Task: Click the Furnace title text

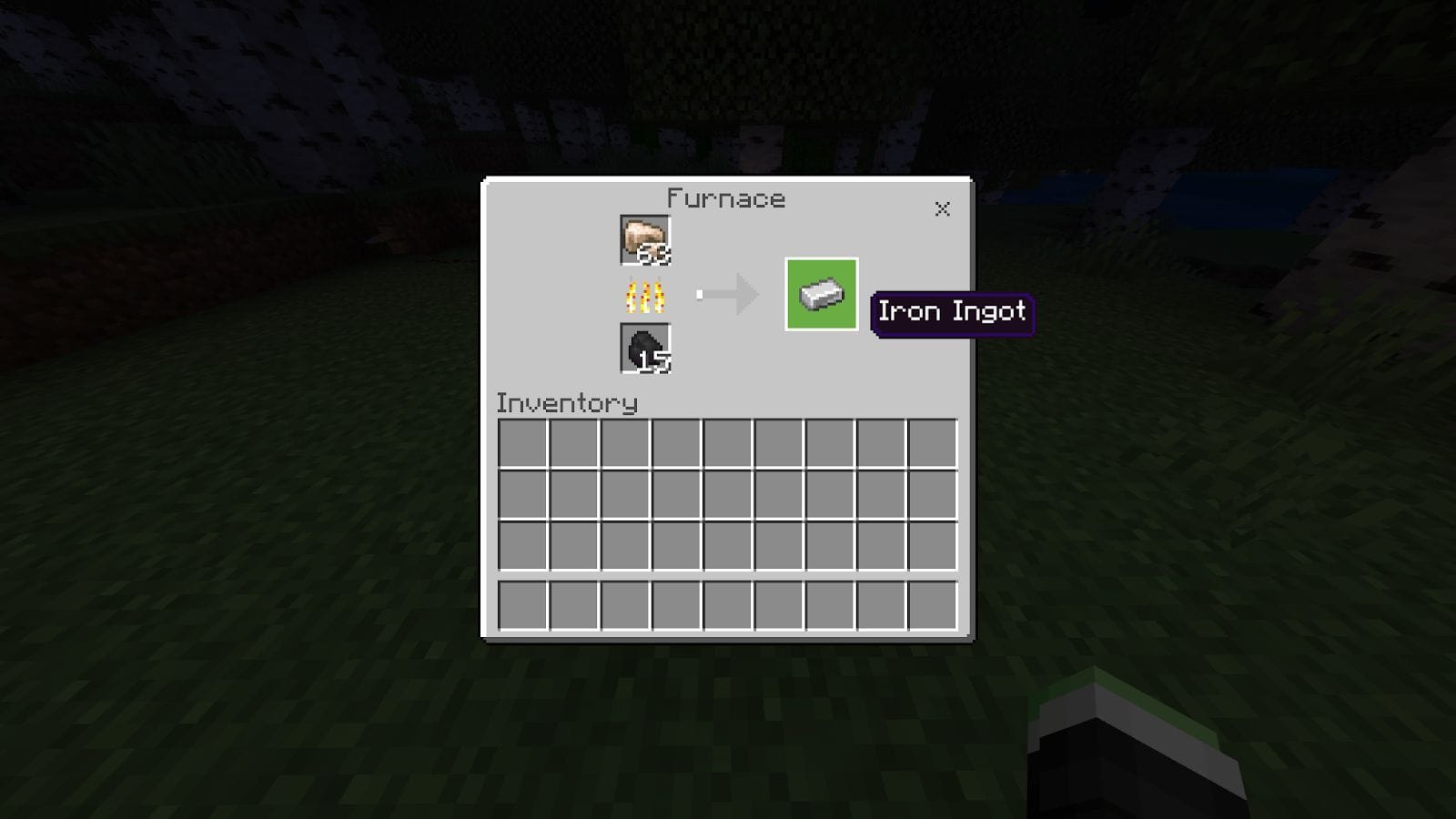Action: tap(725, 198)
